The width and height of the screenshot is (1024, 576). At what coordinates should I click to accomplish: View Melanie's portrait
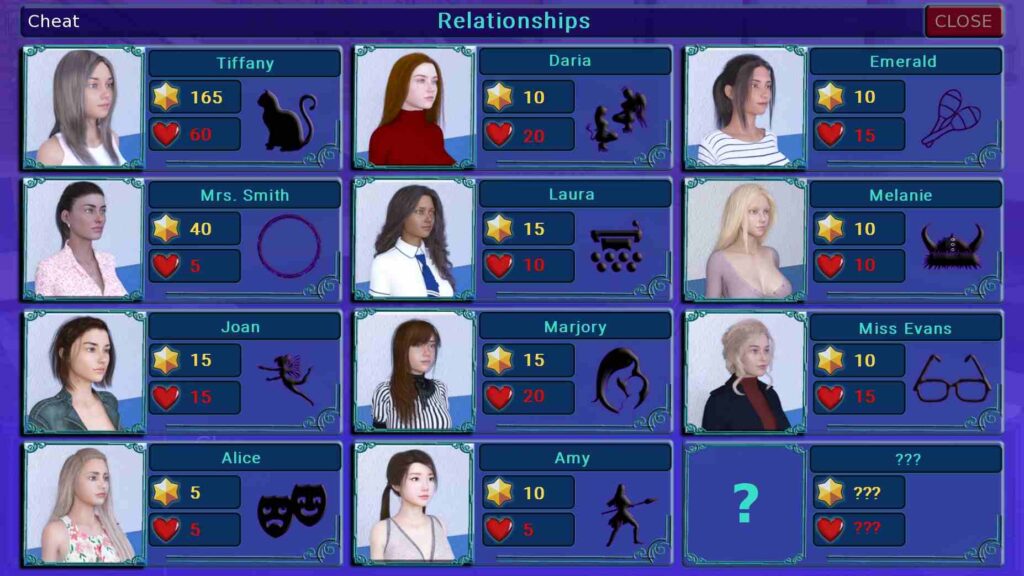pyautogui.click(x=745, y=239)
